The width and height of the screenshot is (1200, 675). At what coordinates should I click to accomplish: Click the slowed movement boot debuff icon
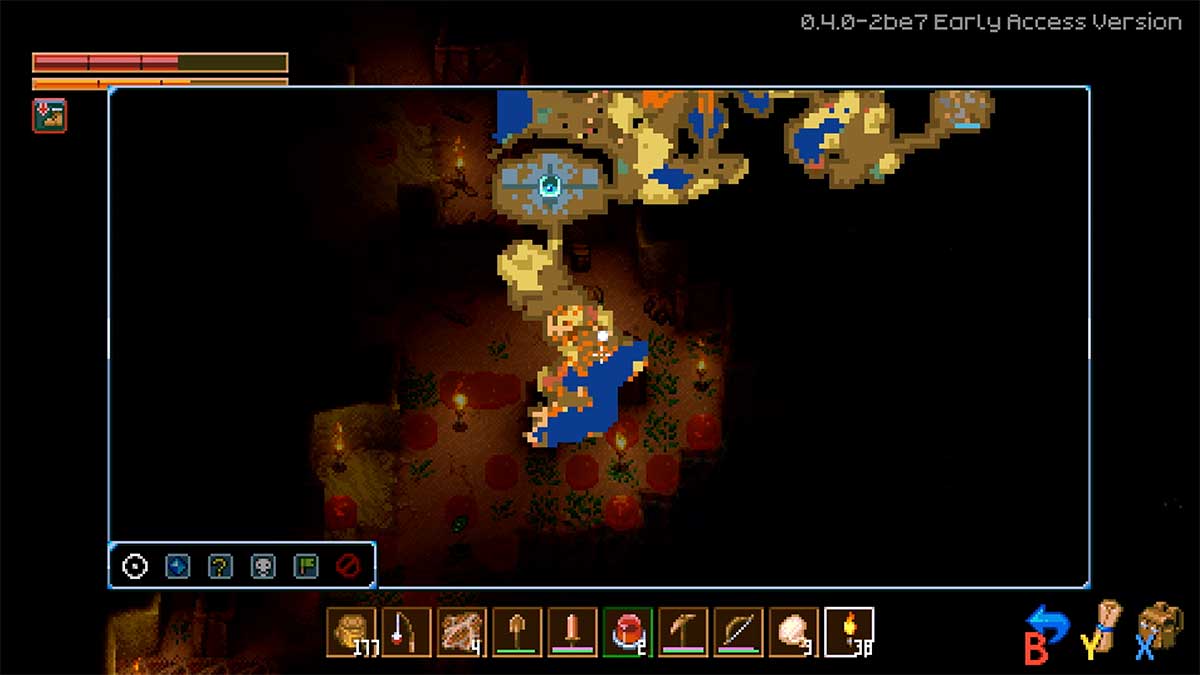pyautogui.click(x=49, y=116)
